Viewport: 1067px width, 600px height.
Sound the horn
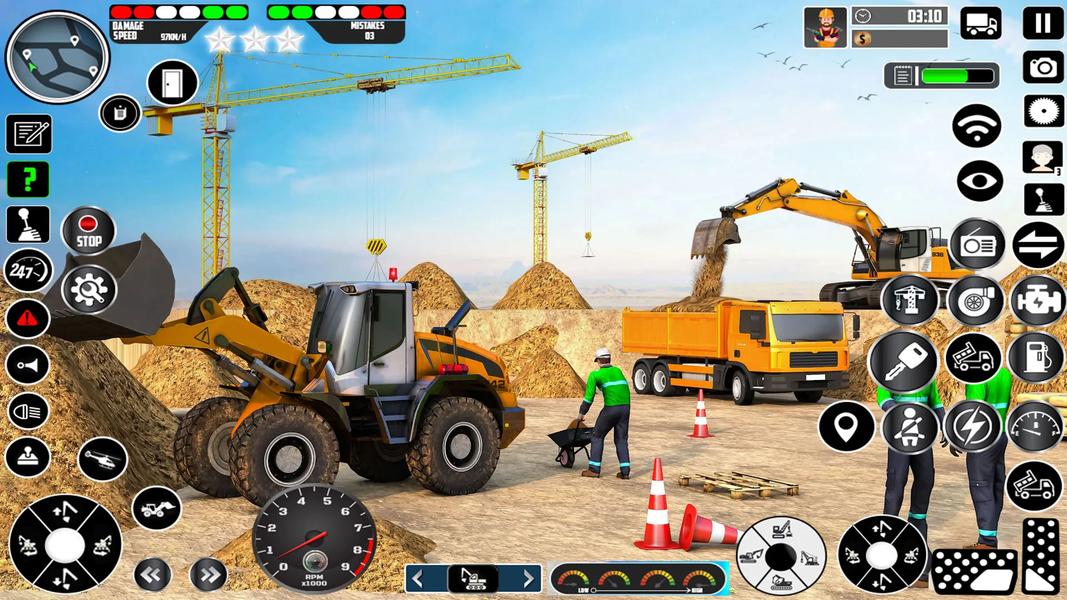pyautogui.click(x=28, y=365)
